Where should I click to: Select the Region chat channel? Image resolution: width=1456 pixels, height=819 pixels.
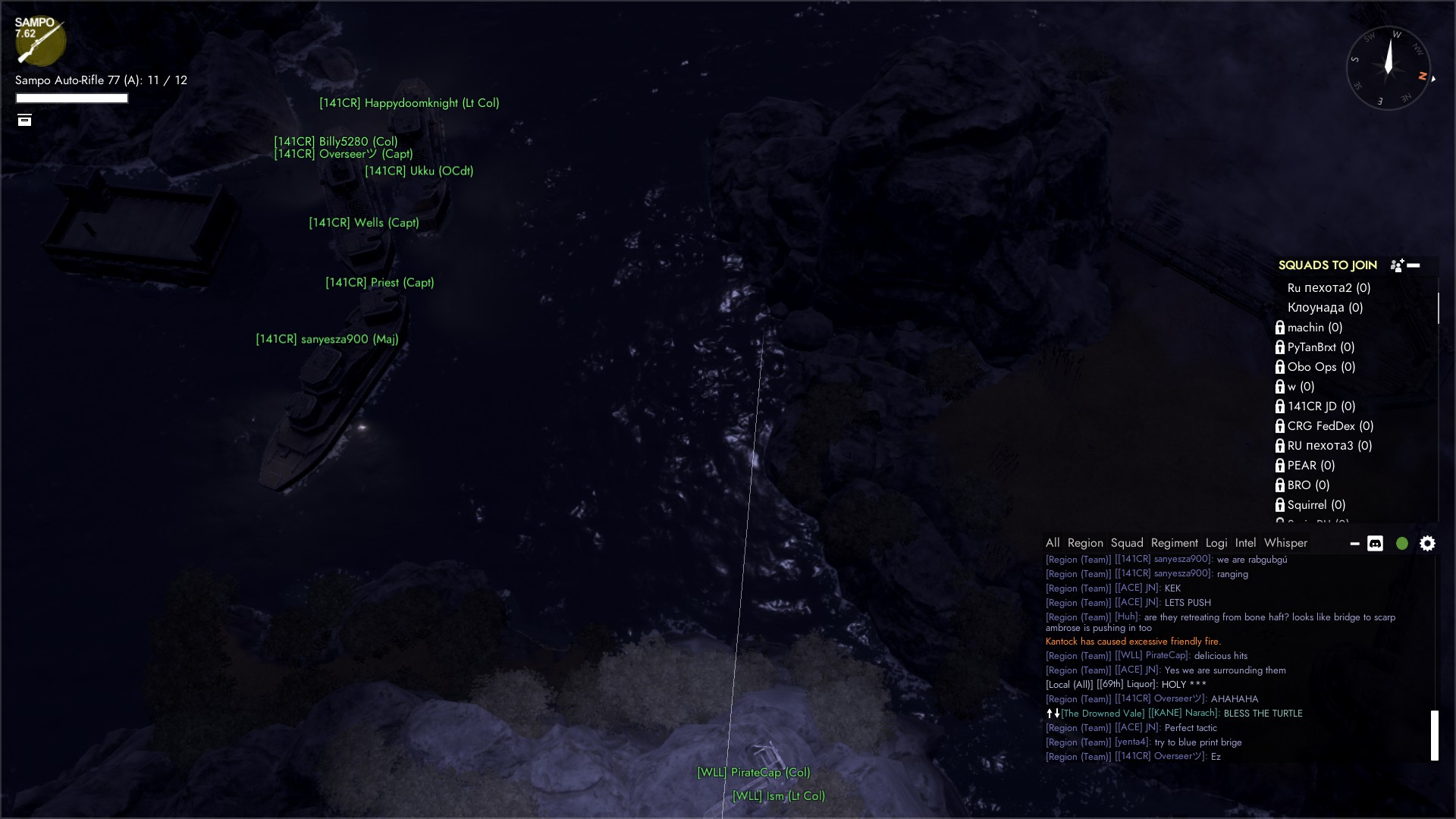pos(1085,543)
